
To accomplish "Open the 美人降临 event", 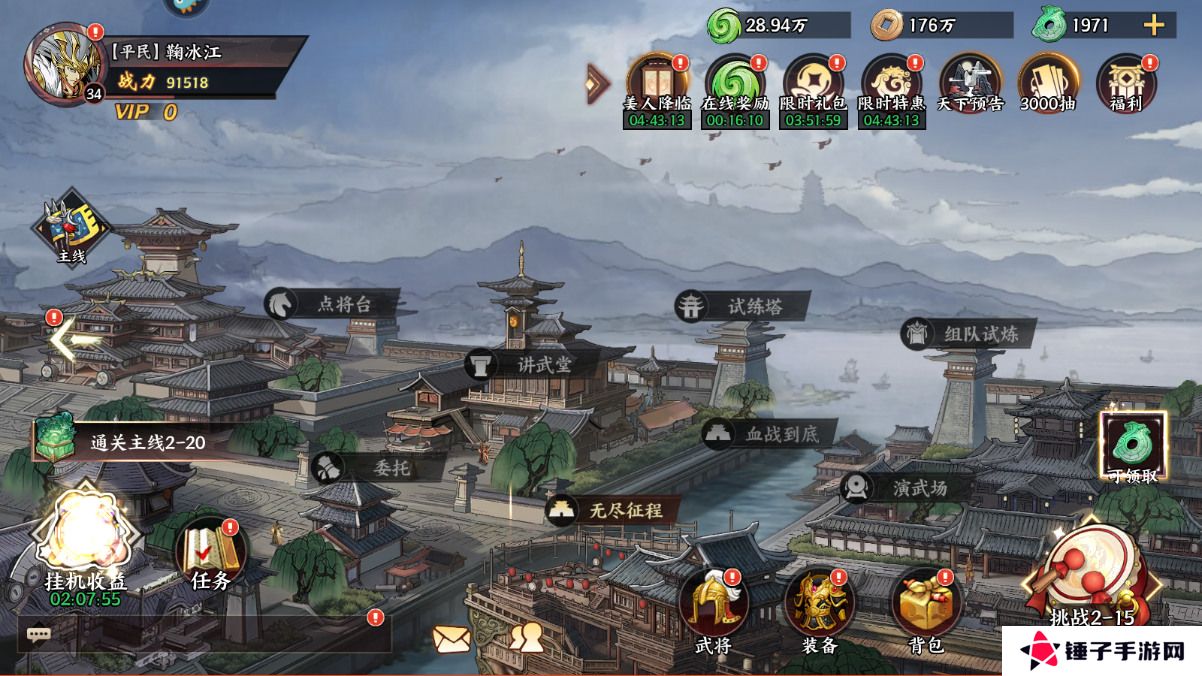I will pyautogui.click(x=656, y=82).
